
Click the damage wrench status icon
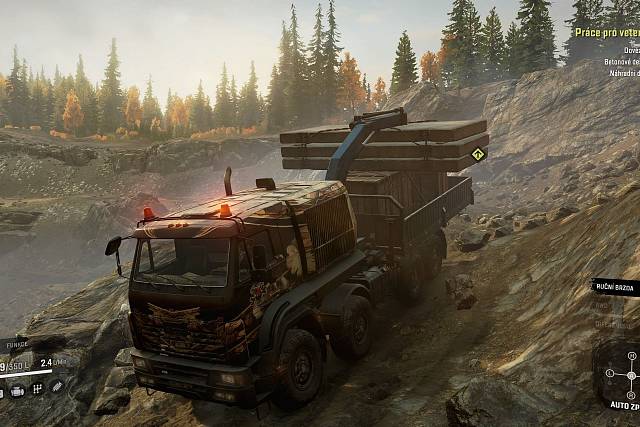tap(57, 386)
